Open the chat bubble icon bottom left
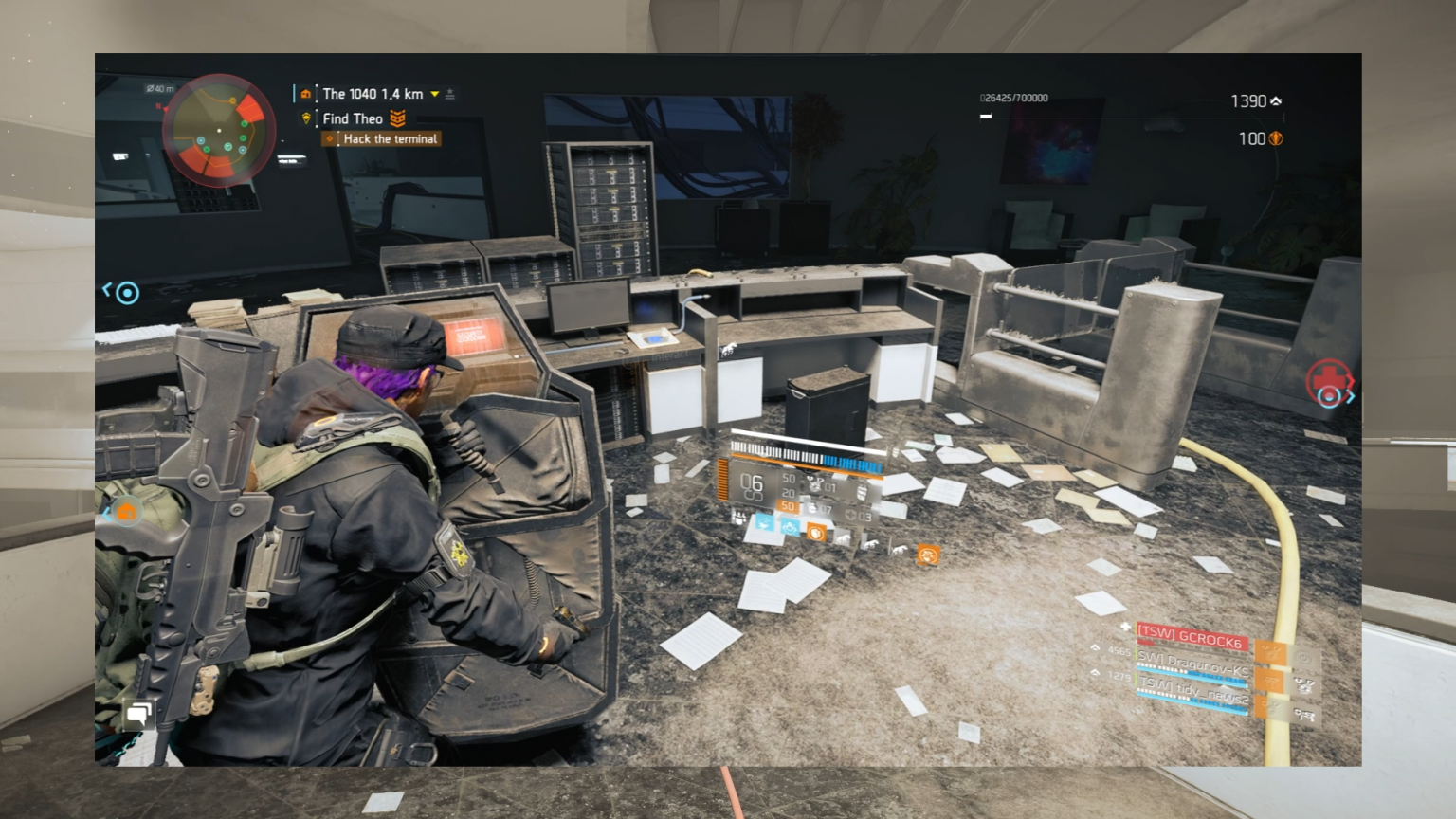 138,713
